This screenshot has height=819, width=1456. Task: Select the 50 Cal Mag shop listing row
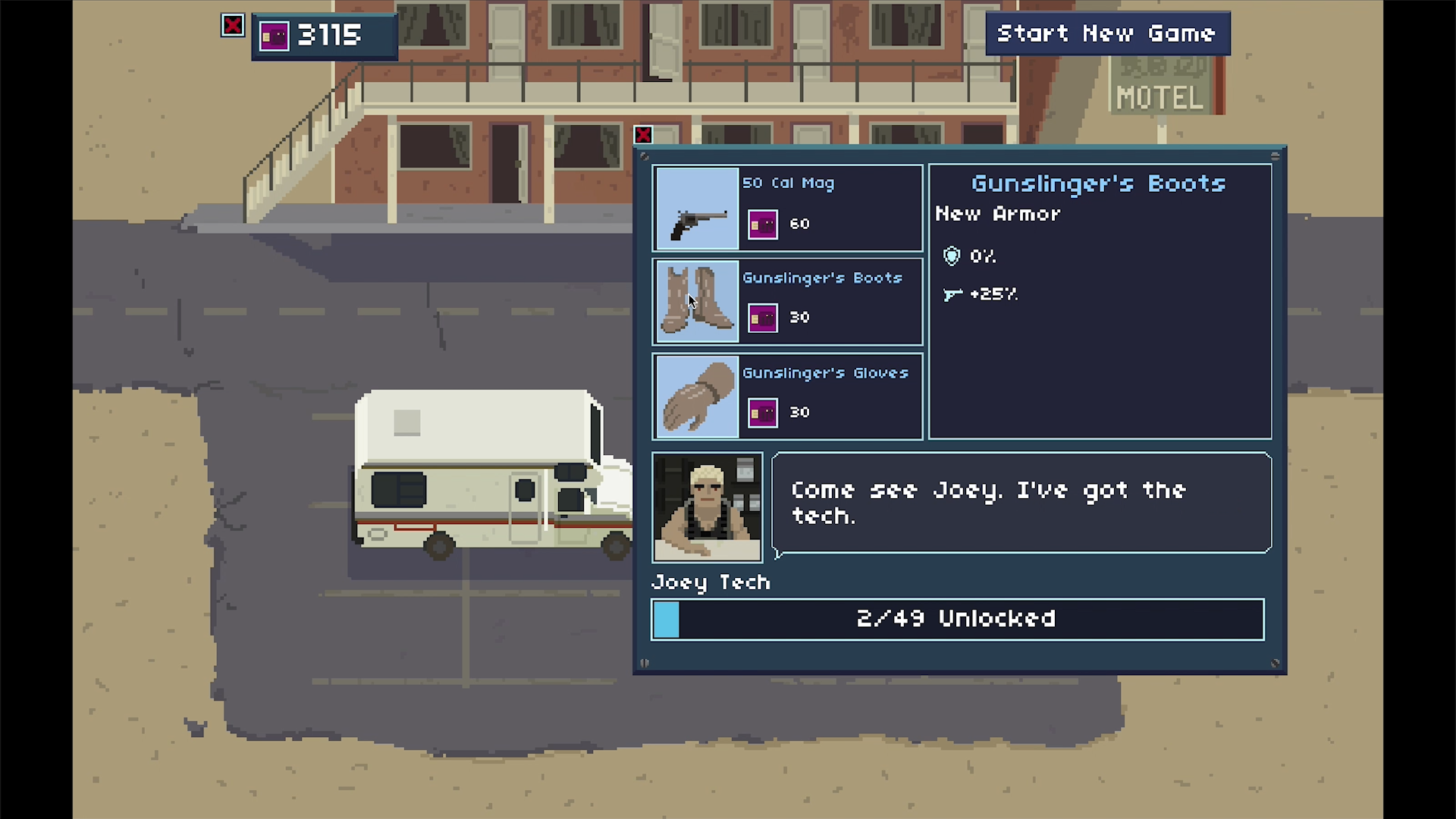click(827, 209)
